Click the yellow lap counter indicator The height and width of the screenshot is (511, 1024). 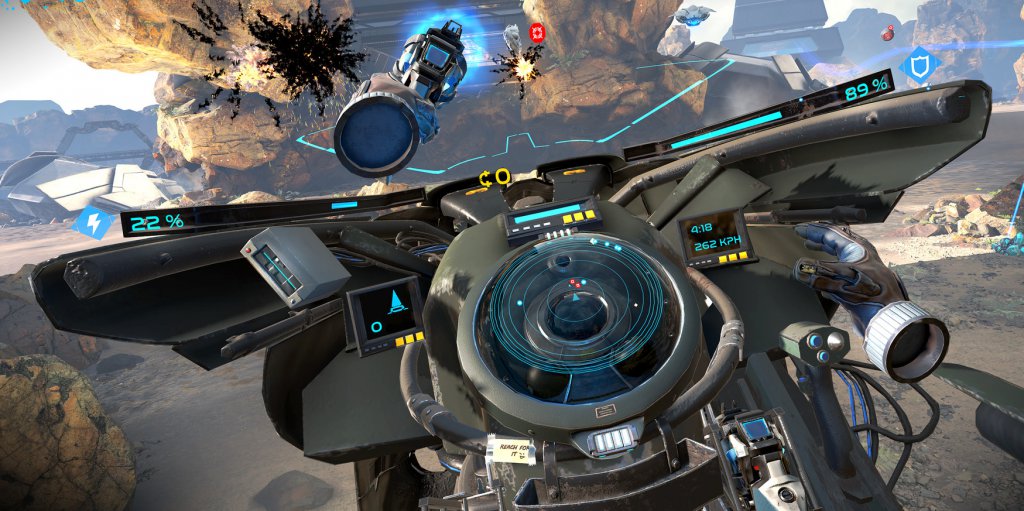[495, 178]
